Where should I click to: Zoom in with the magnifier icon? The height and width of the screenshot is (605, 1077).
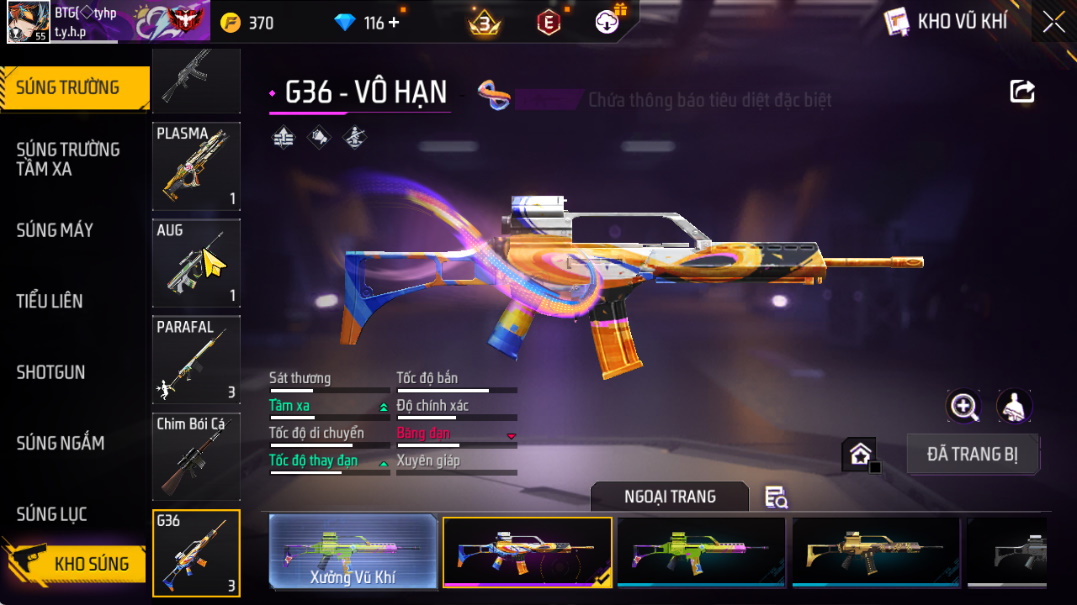click(964, 405)
